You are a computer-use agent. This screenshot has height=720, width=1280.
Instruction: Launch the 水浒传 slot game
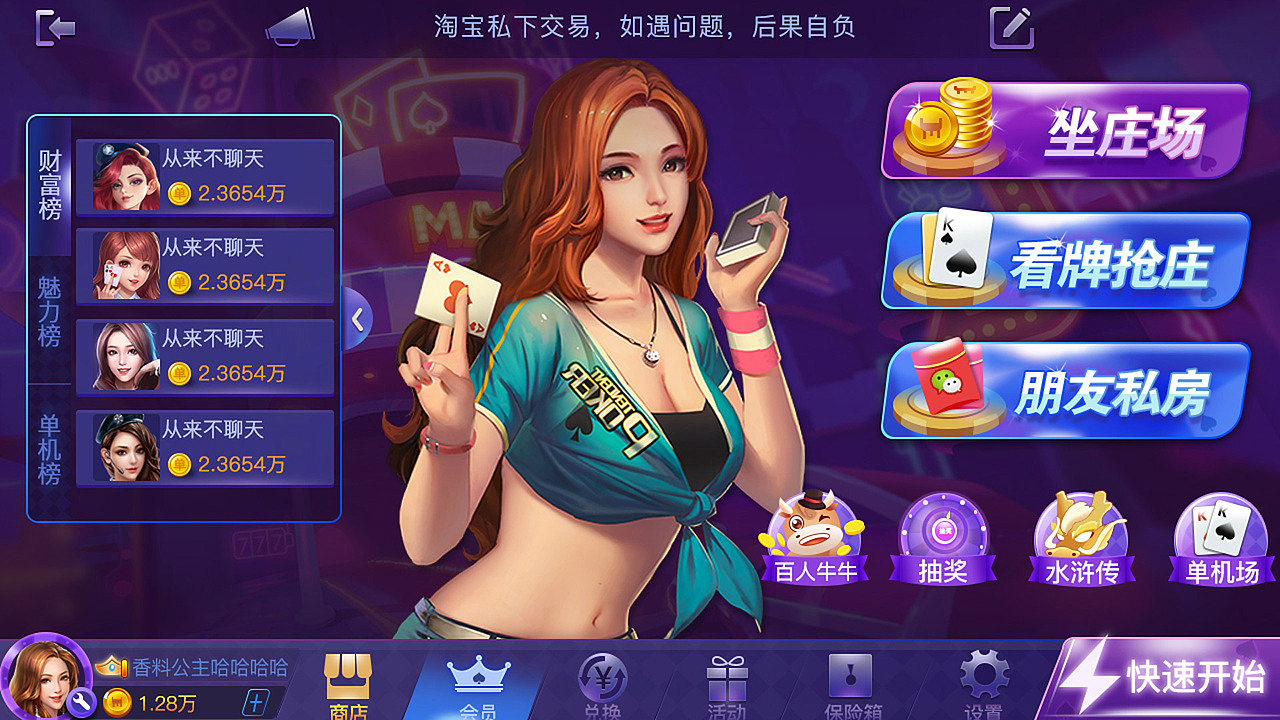1083,540
